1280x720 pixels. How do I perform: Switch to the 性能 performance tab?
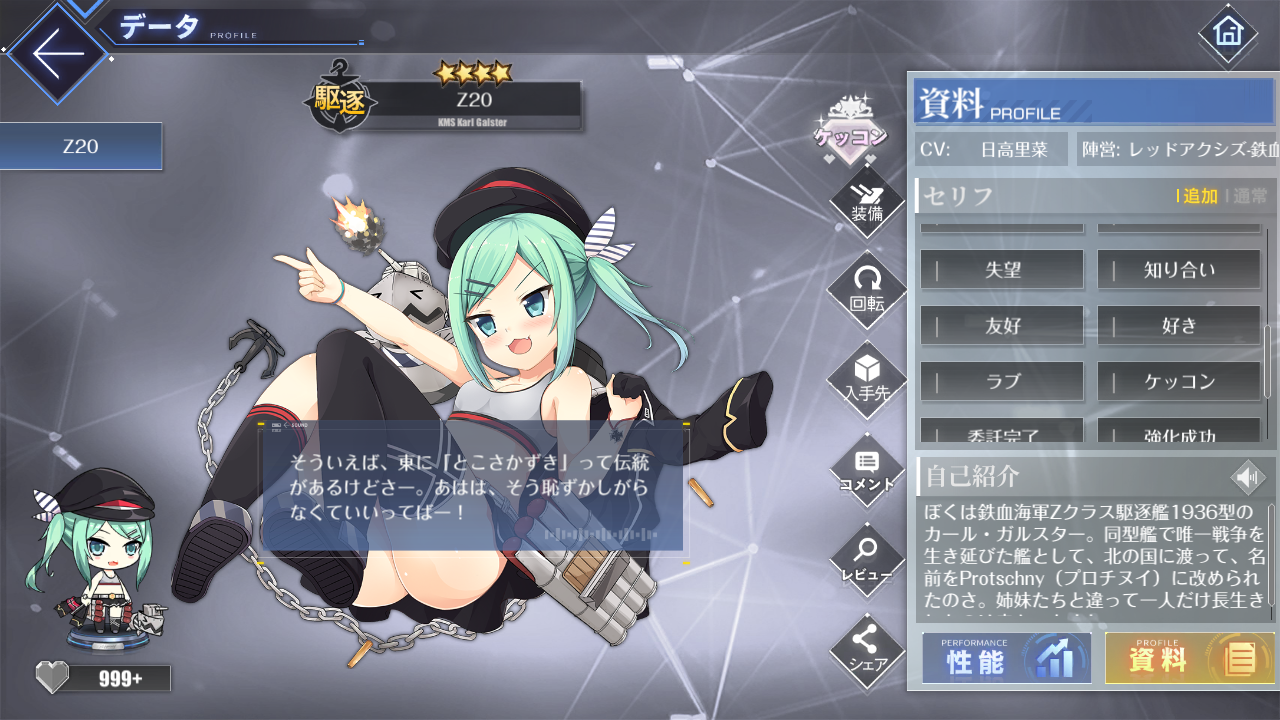1007,658
